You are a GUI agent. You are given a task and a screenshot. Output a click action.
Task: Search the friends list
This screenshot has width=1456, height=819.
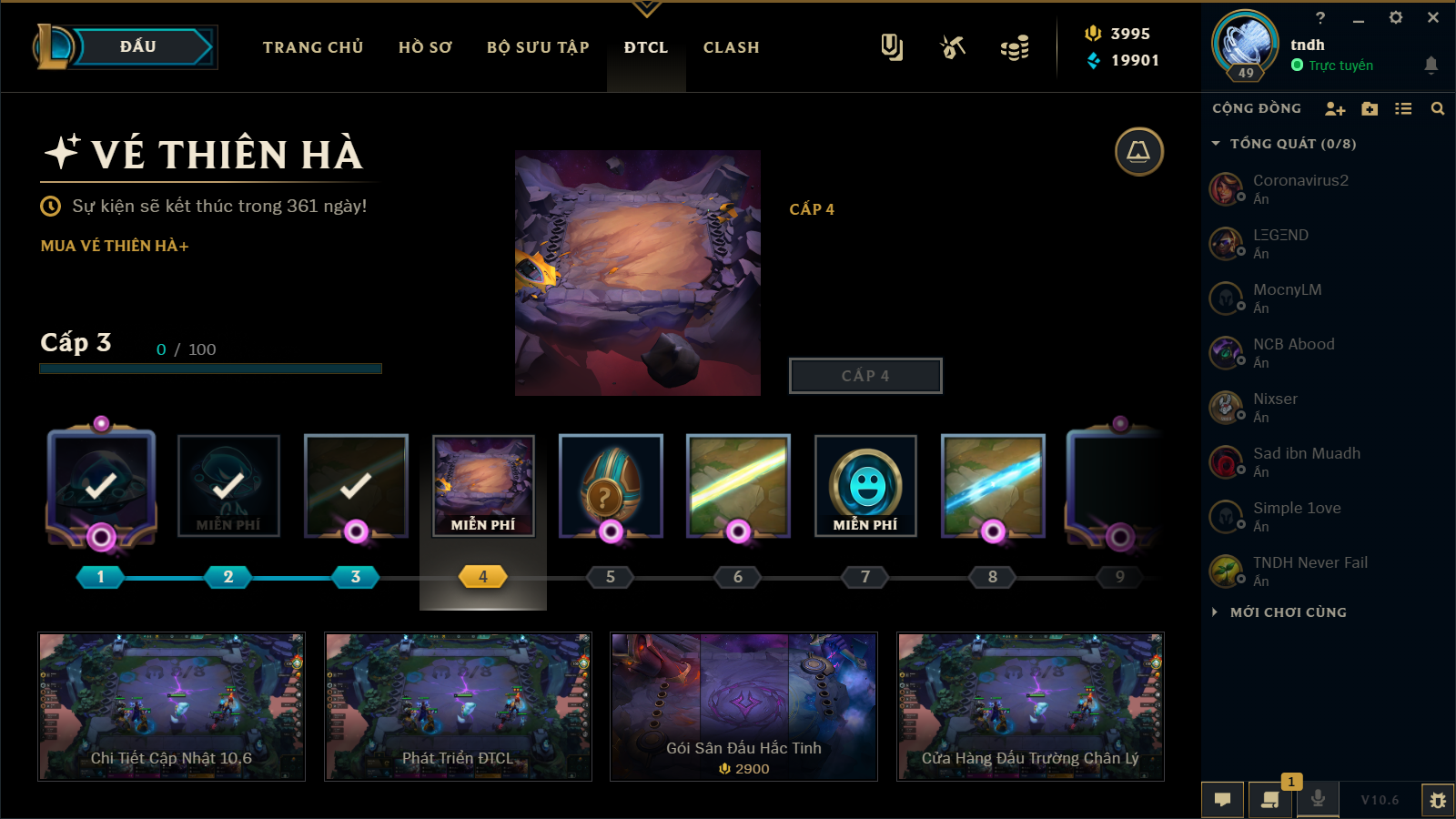[x=1438, y=109]
